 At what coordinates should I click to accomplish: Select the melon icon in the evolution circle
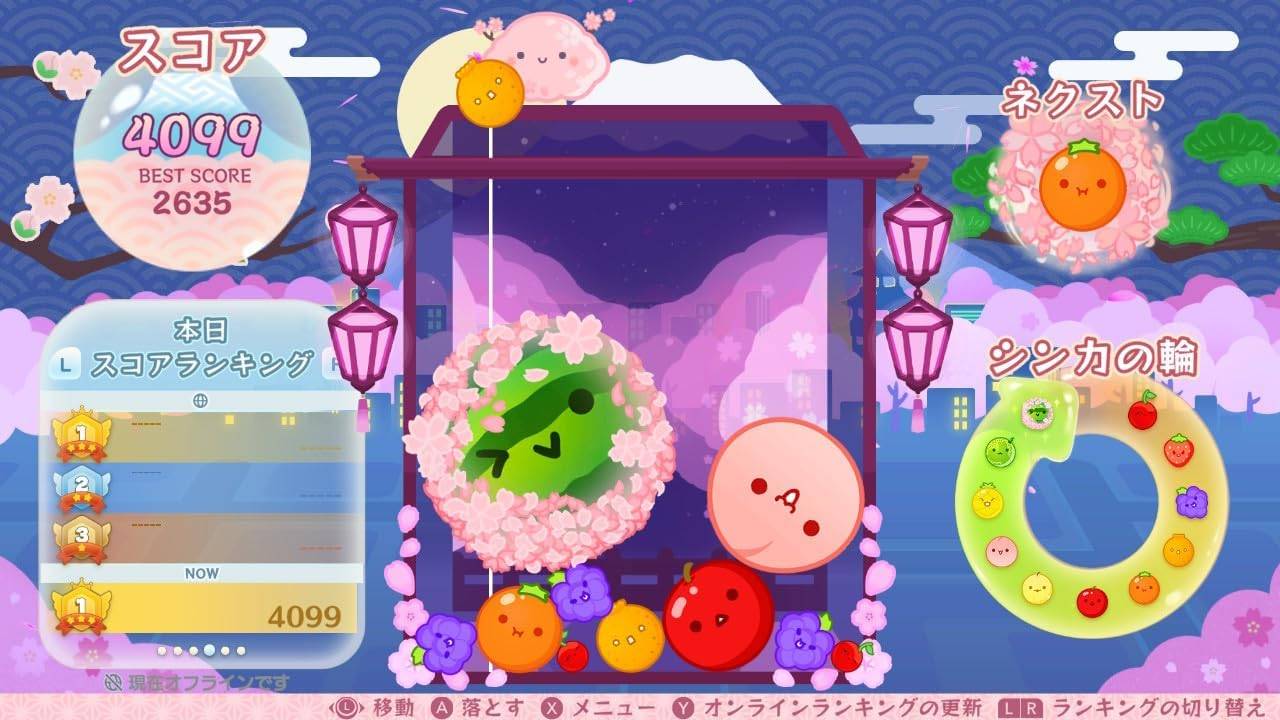(x=1000, y=450)
